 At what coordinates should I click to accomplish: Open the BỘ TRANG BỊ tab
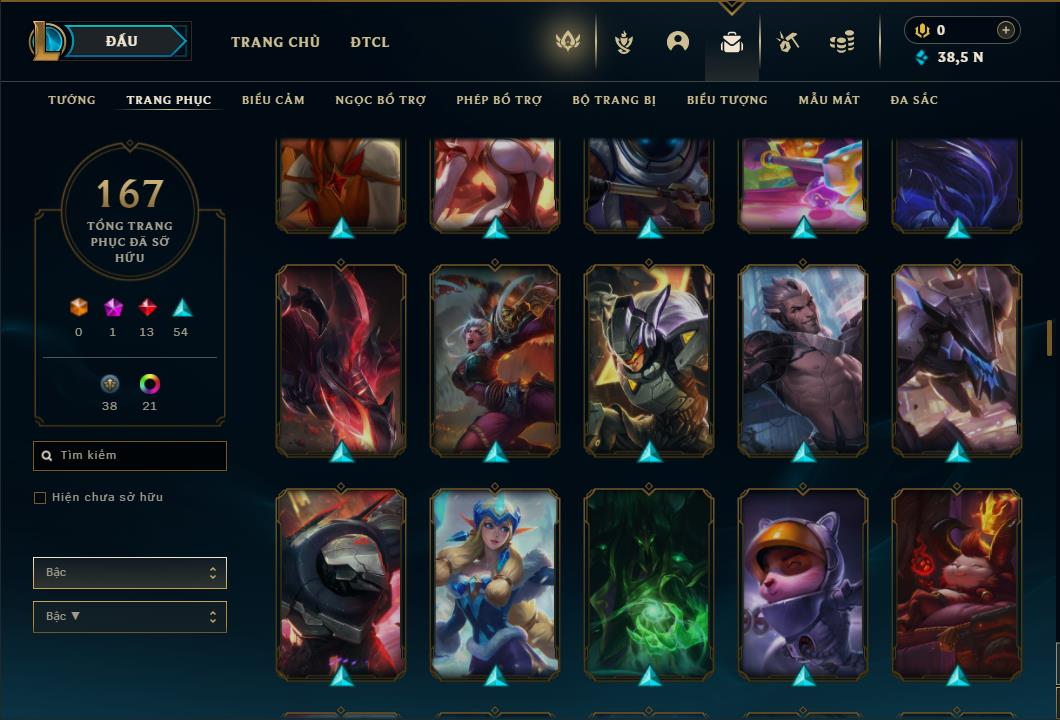pyautogui.click(x=614, y=100)
